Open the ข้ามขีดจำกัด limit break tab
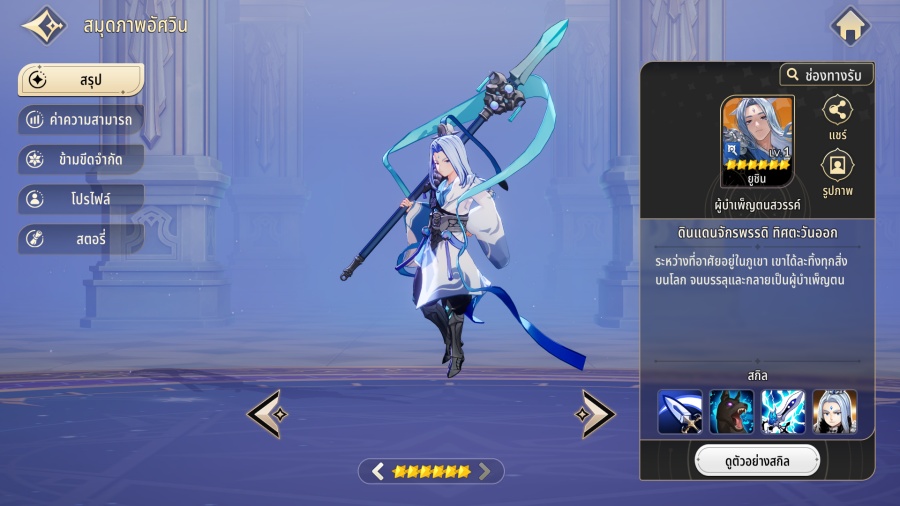Viewport: 900px width, 506px height. coord(80,159)
